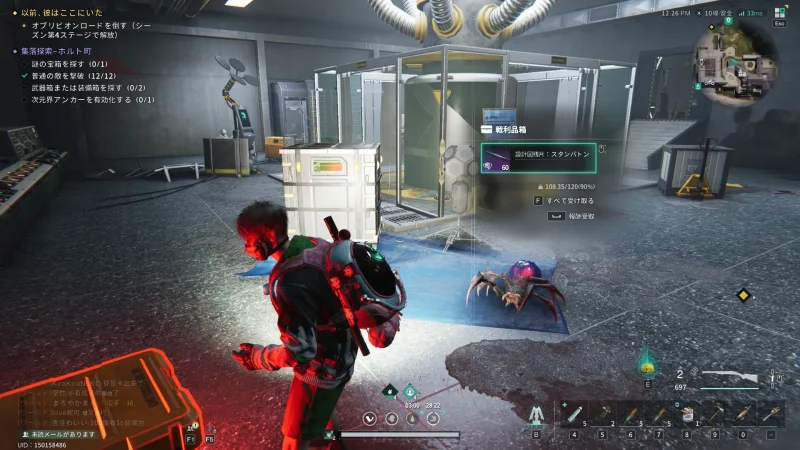Select the canned food hotbar slot
Image resolution: width=800 pixels, height=450 pixels.
click(687, 413)
